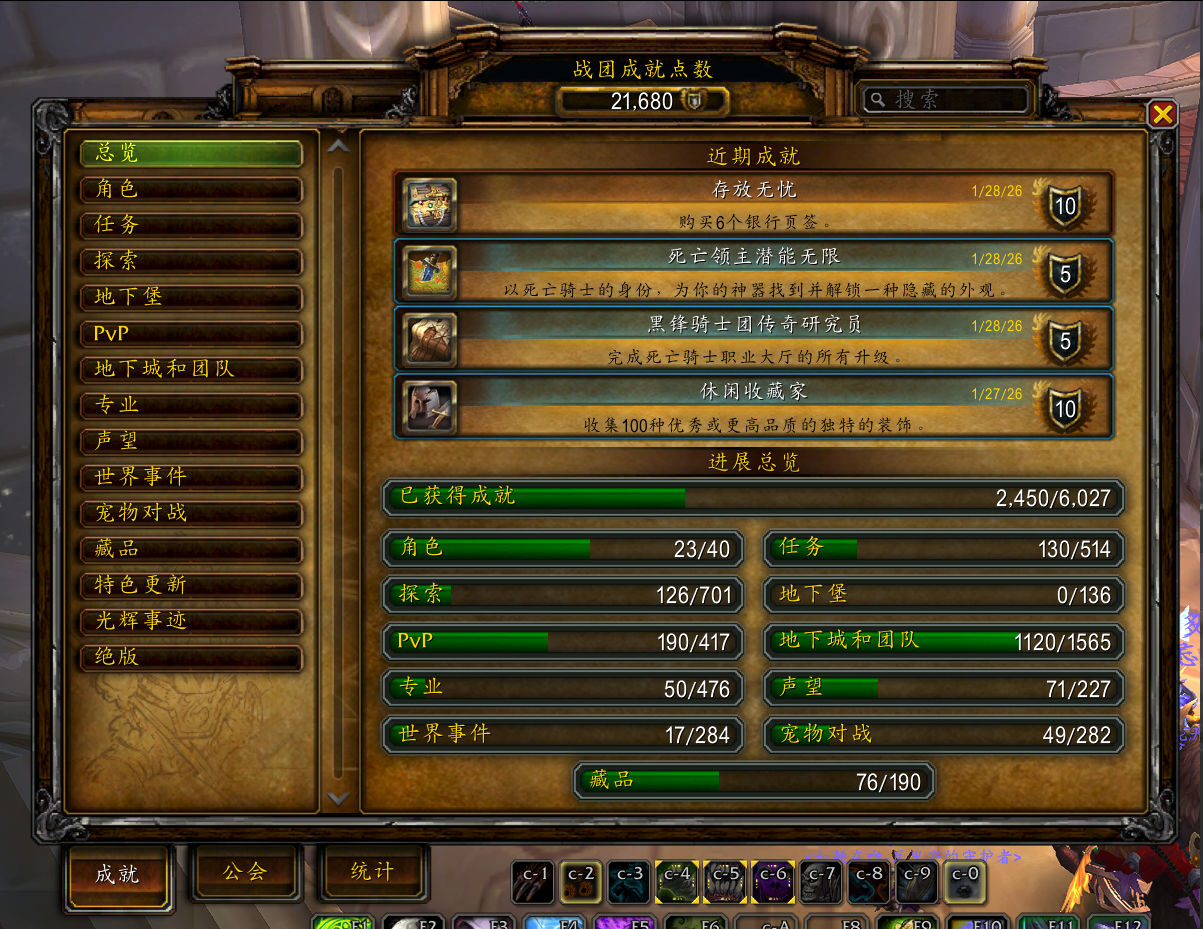Open the 探索 category in the sidebar
The width and height of the screenshot is (1203, 929).
[191, 261]
